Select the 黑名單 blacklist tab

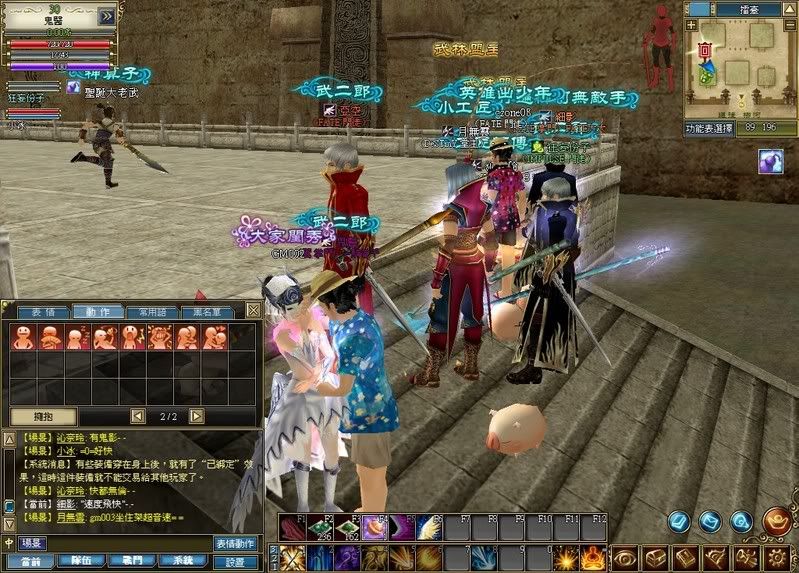pyautogui.click(x=208, y=312)
